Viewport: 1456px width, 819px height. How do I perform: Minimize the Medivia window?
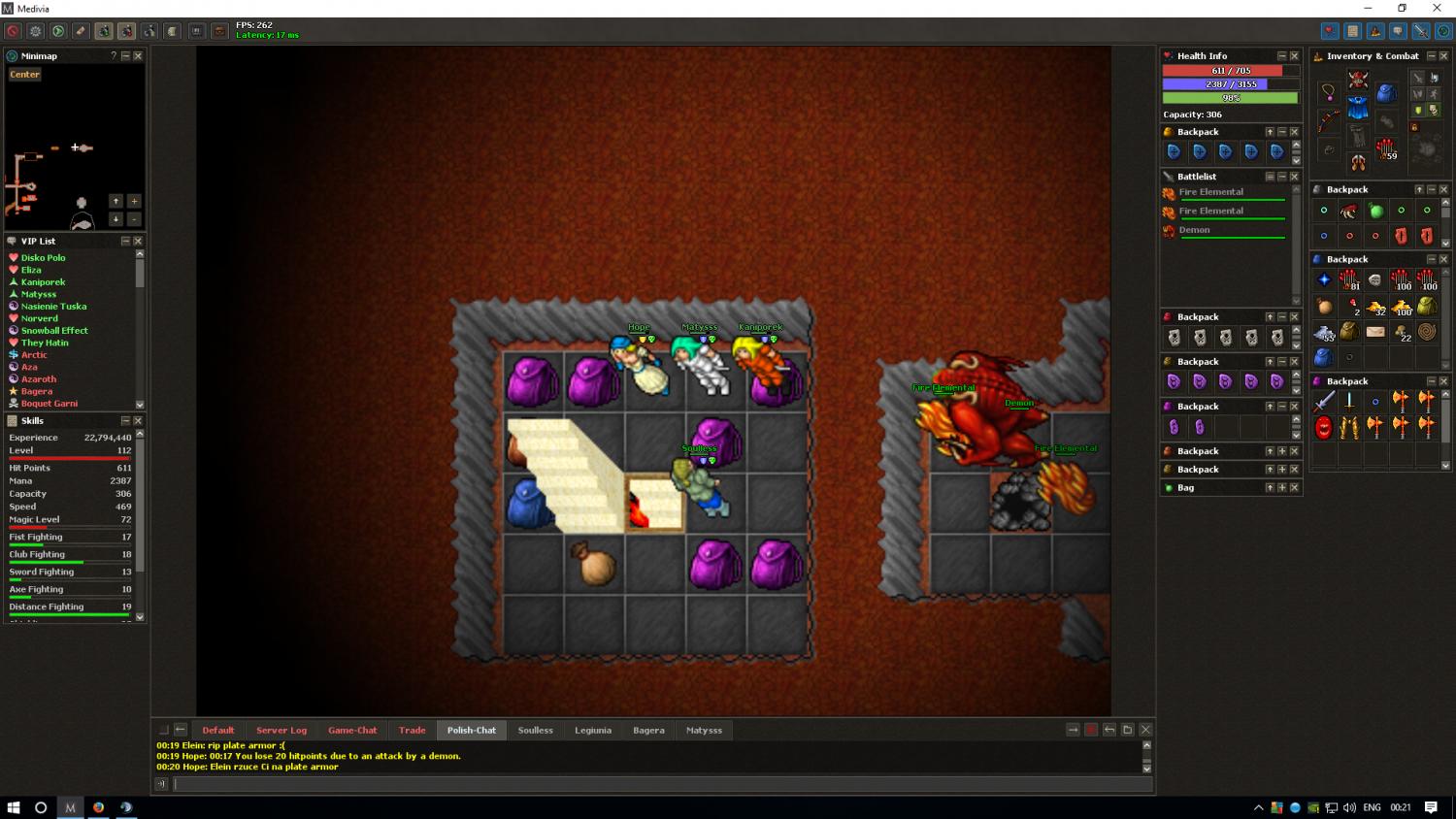(1368, 8)
